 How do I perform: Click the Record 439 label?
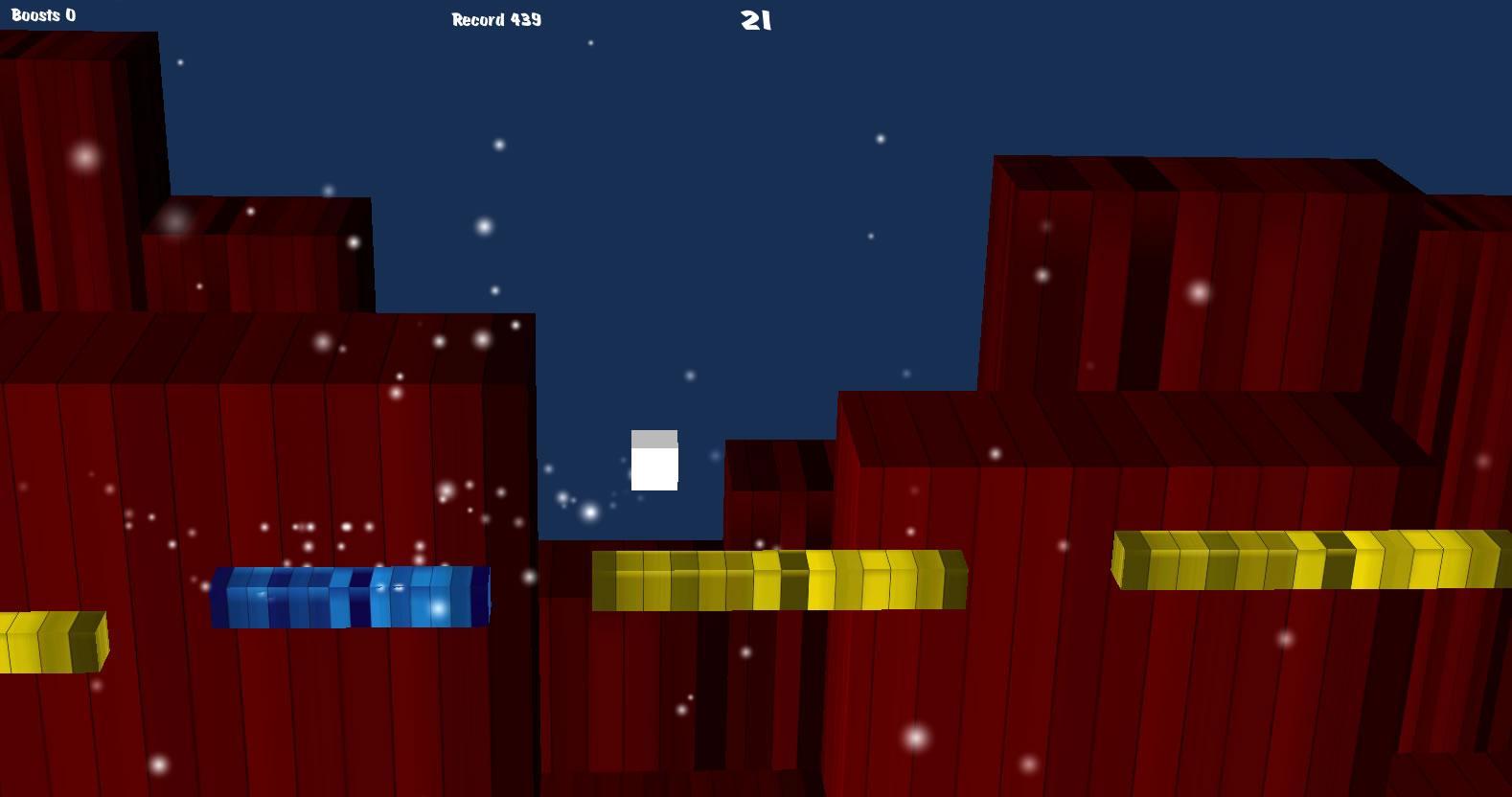(x=495, y=19)
